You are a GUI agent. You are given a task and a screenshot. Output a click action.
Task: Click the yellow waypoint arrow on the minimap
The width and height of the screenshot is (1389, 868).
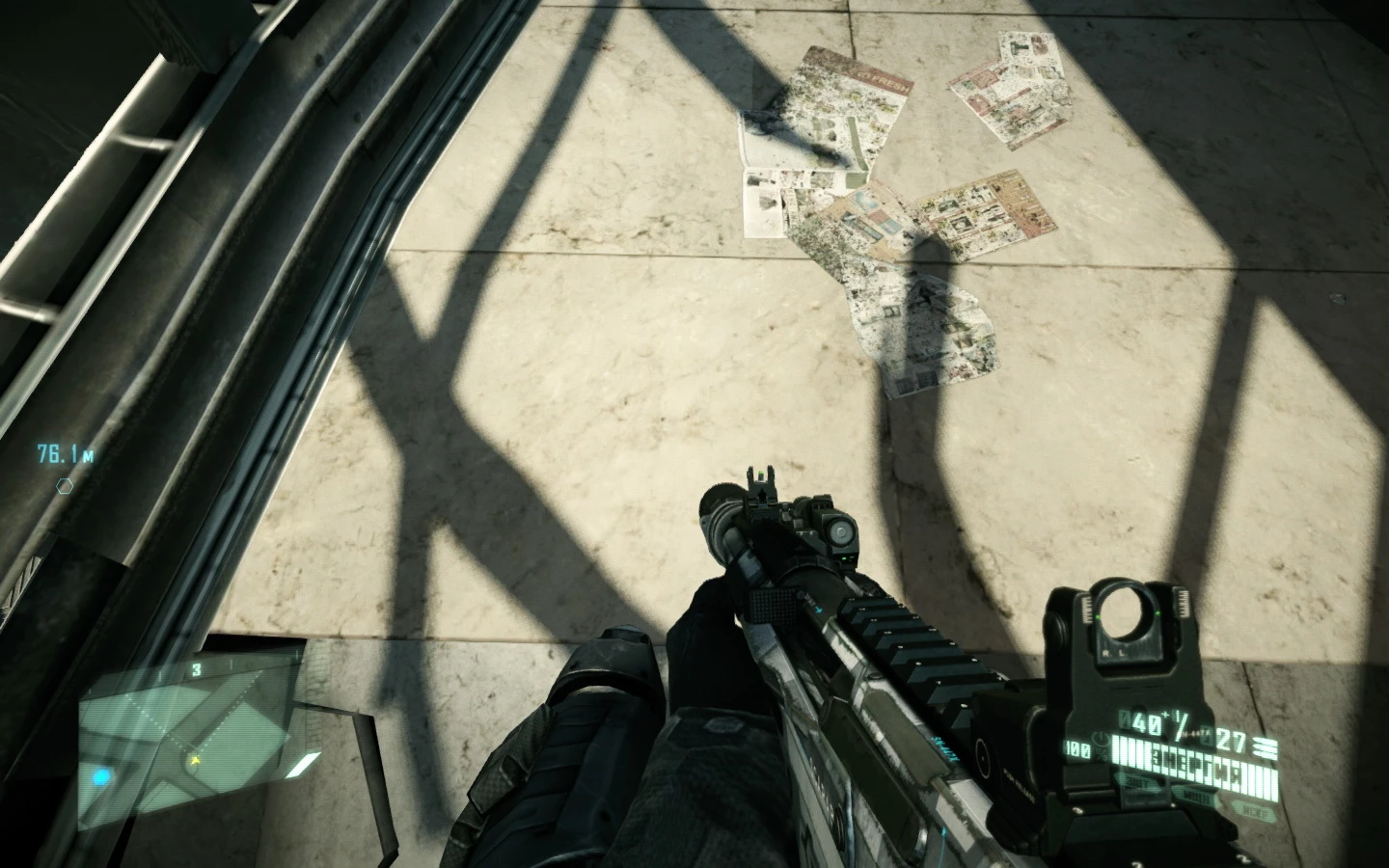(x=195, y=761)
